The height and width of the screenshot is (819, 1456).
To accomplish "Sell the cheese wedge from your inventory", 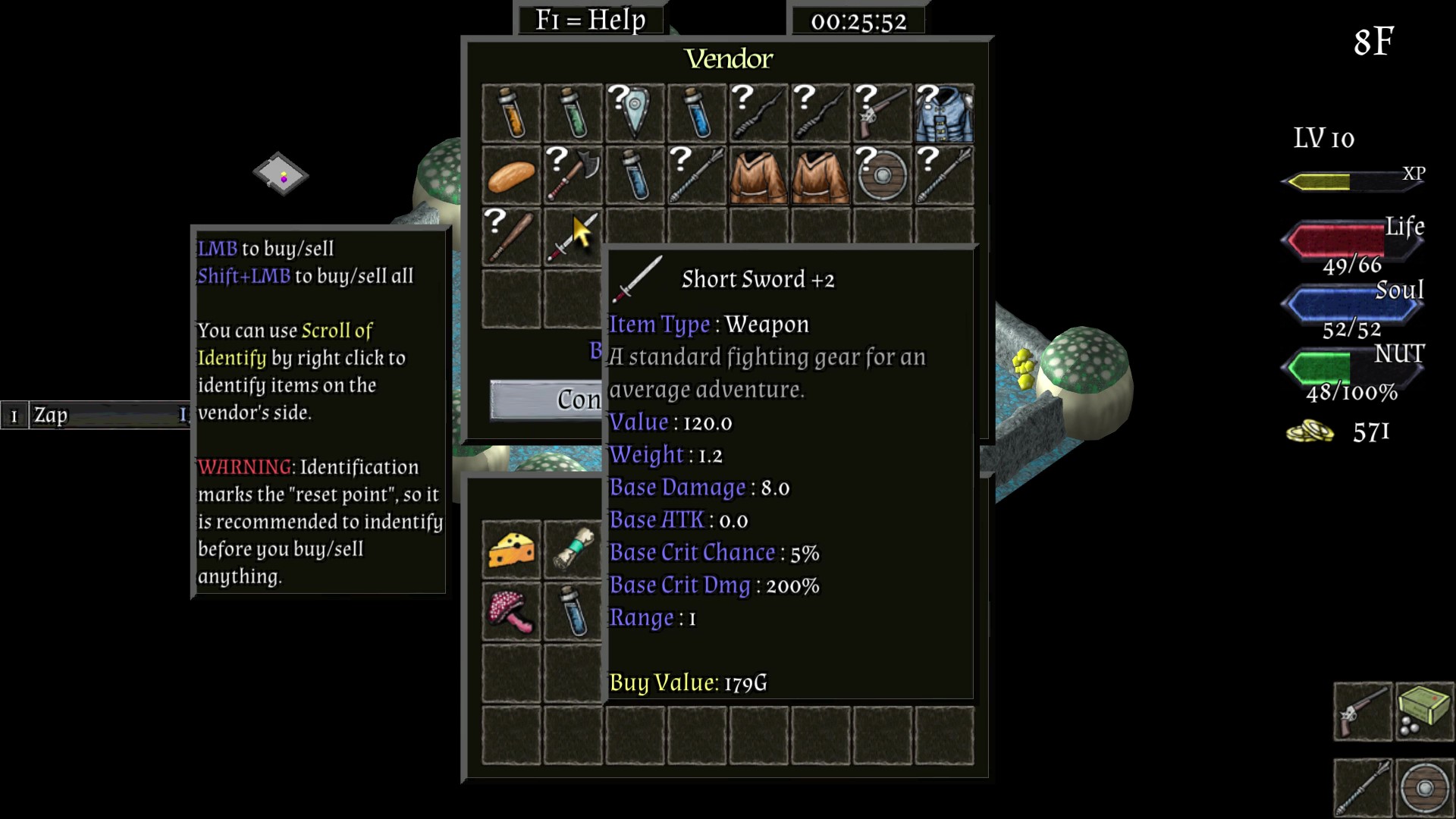I will point(511,550).
